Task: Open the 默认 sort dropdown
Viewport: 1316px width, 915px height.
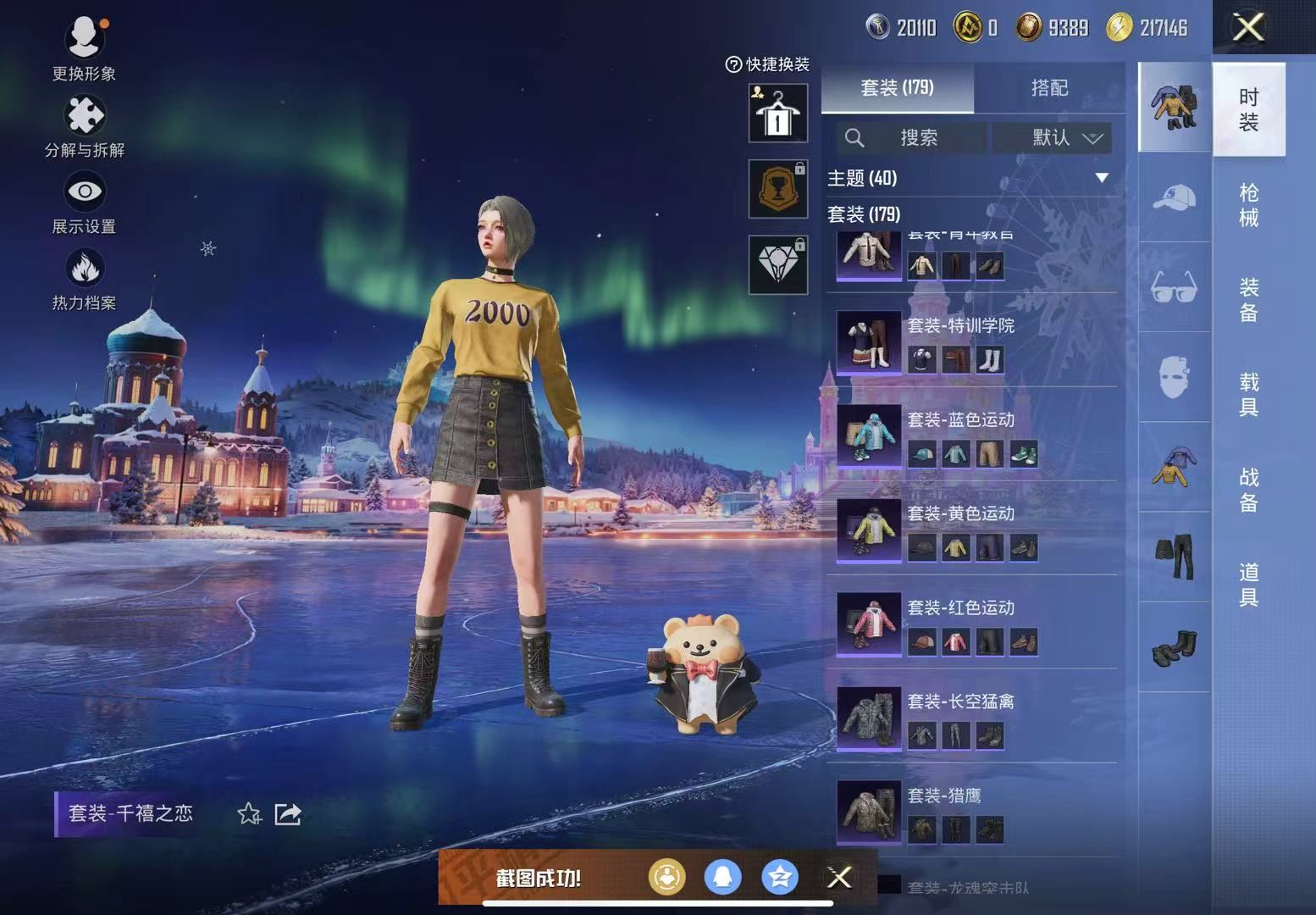Action: click(1064, 137)
